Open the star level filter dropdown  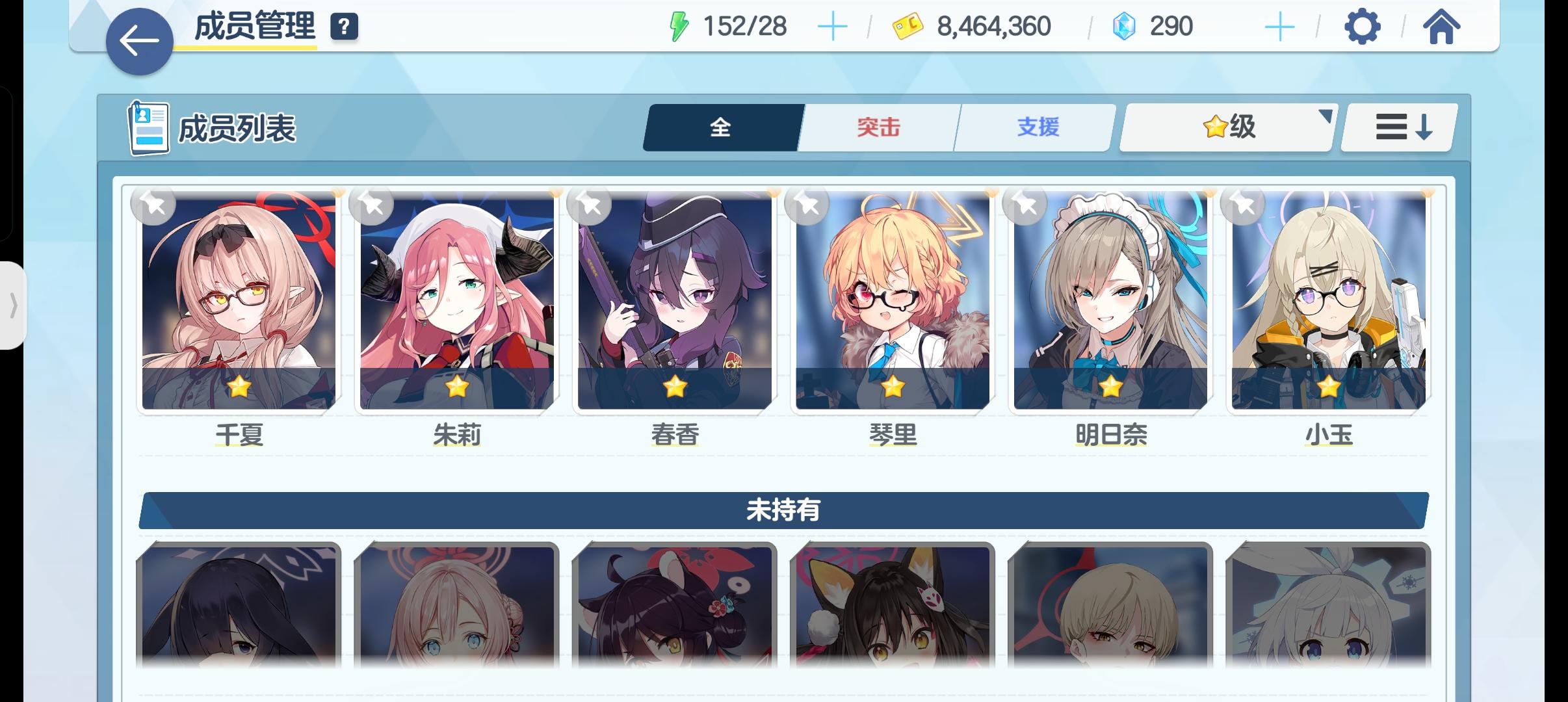(x=1225, y=127)
